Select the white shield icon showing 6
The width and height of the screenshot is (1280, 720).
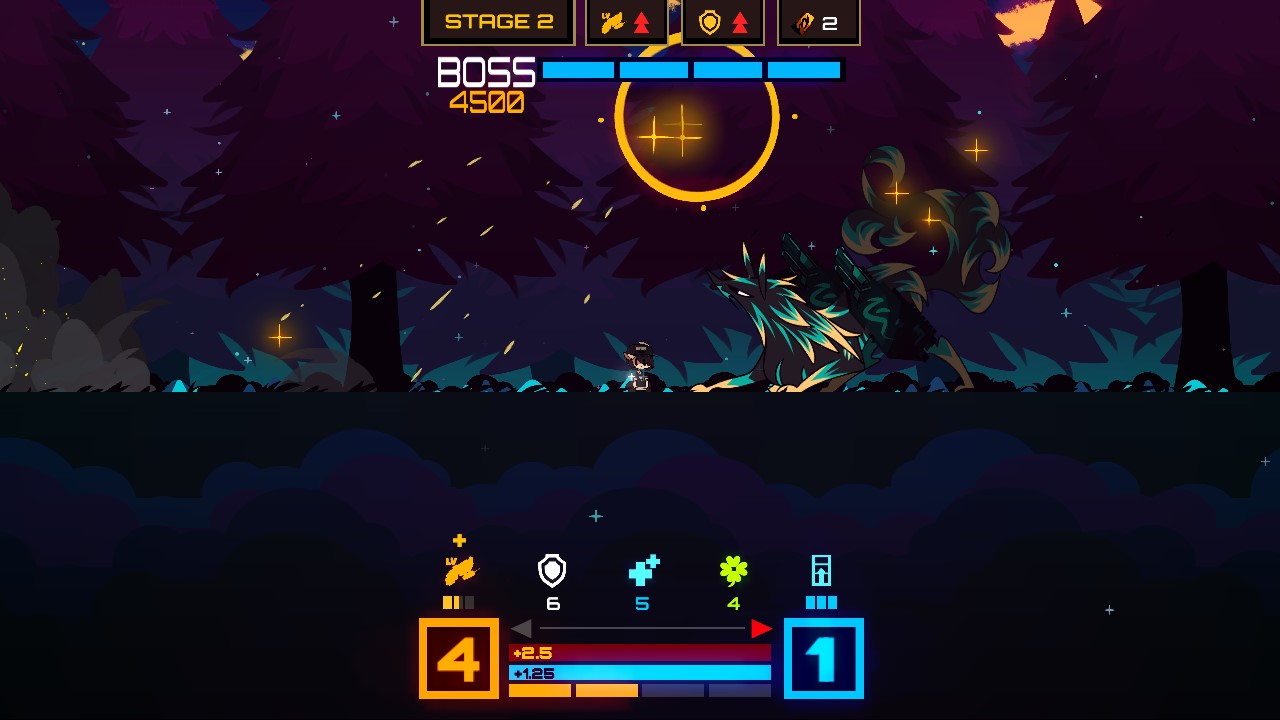coord(552,572)
